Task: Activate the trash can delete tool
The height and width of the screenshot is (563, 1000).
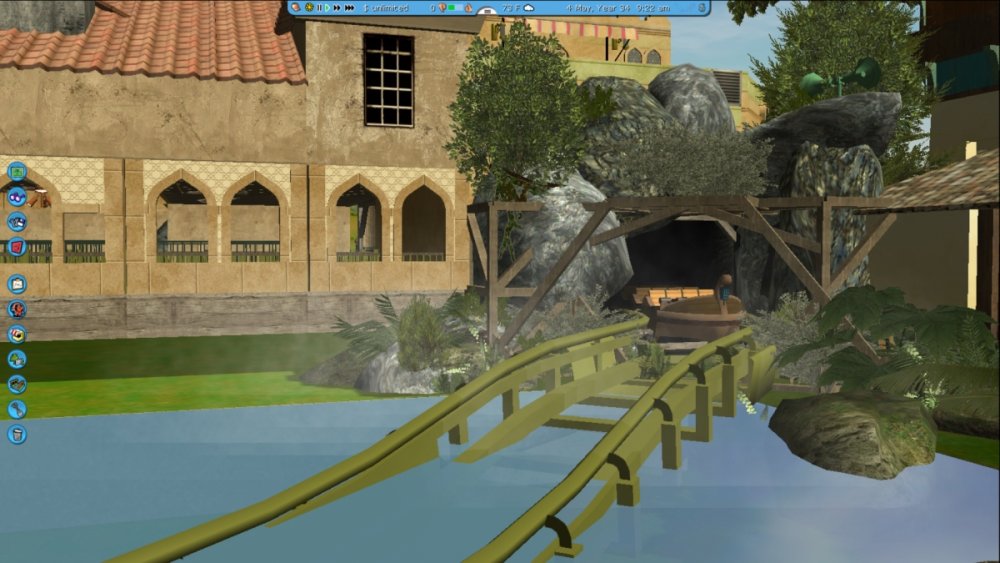Action: point(17,434)
